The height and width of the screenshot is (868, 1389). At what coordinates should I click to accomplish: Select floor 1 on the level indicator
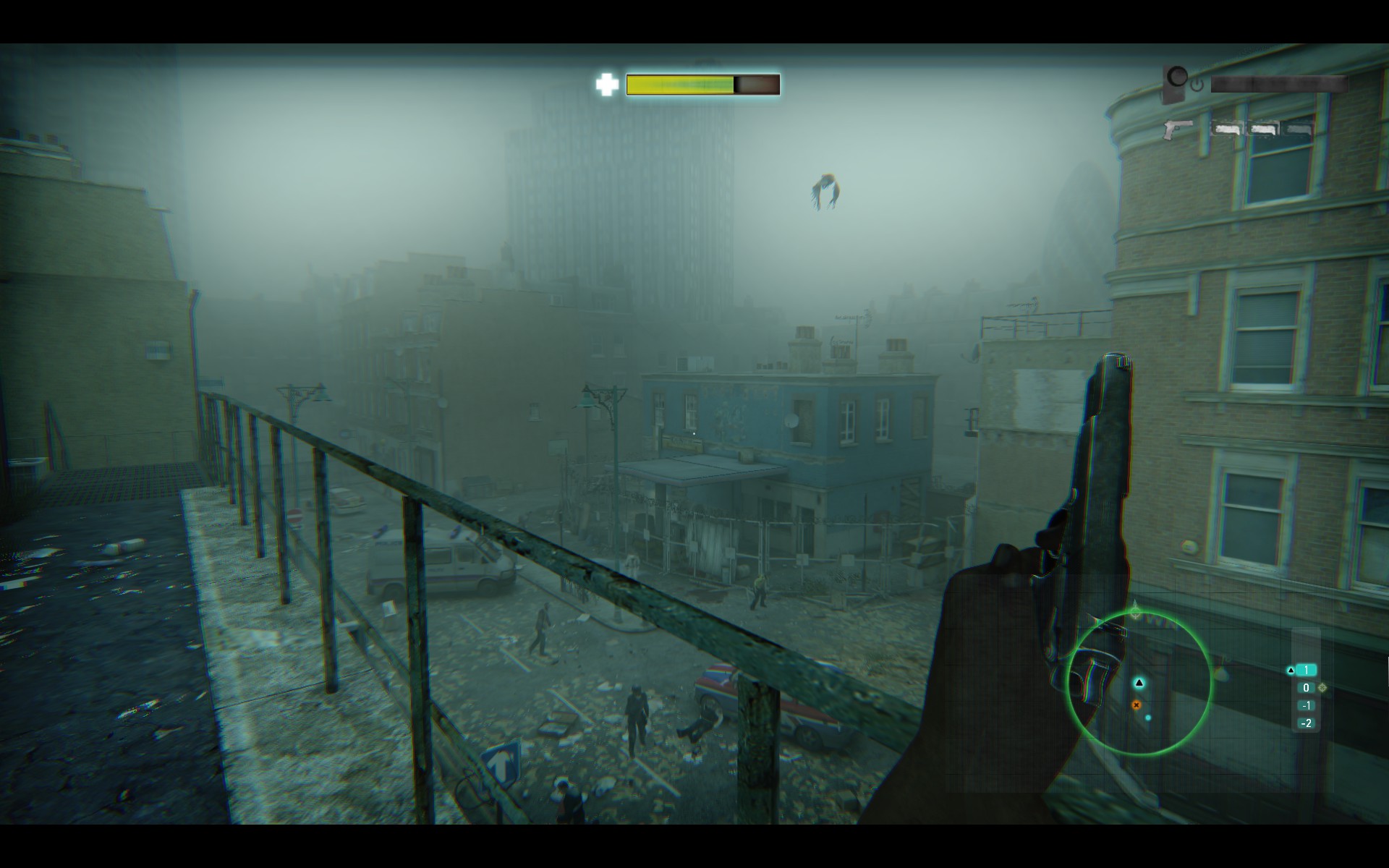click(x=1306, y=671)
